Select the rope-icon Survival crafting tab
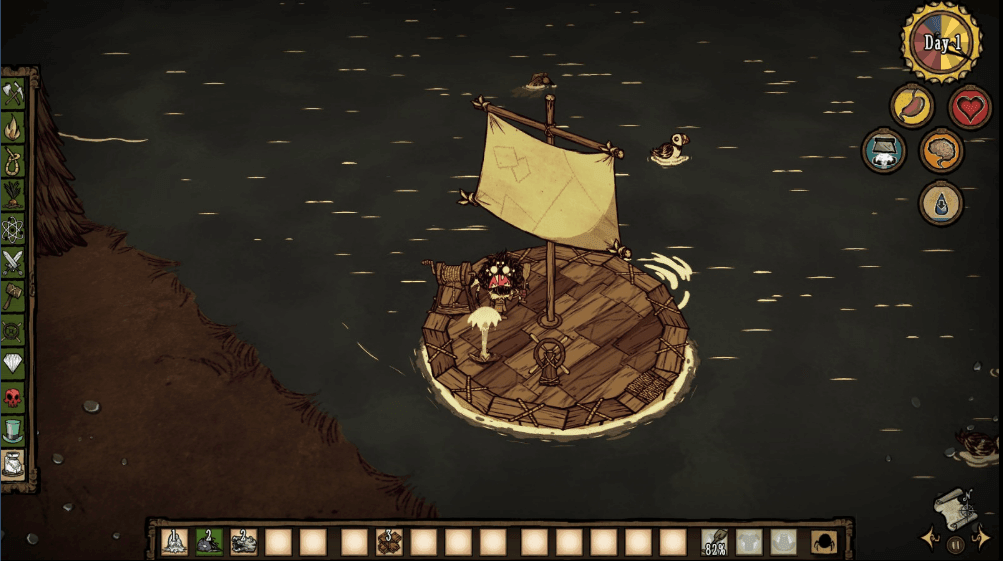 pyautogui.click(x=14, y=160)
